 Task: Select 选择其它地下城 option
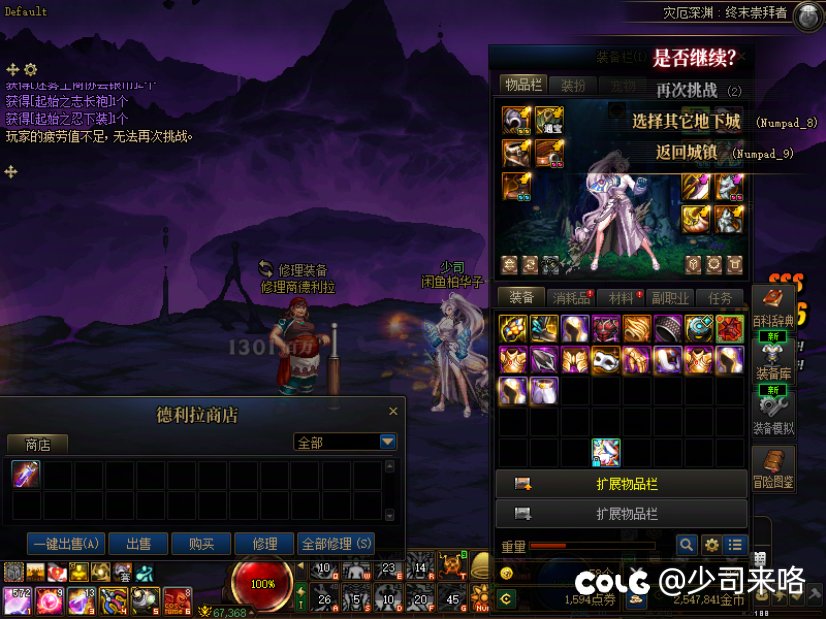pos(686,122)
